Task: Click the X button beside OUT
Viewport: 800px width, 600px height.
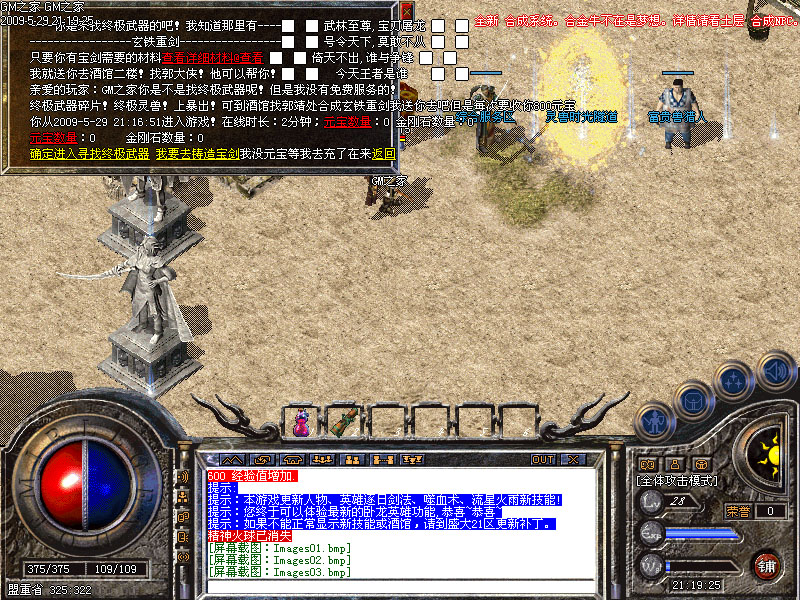Action: 573,460
